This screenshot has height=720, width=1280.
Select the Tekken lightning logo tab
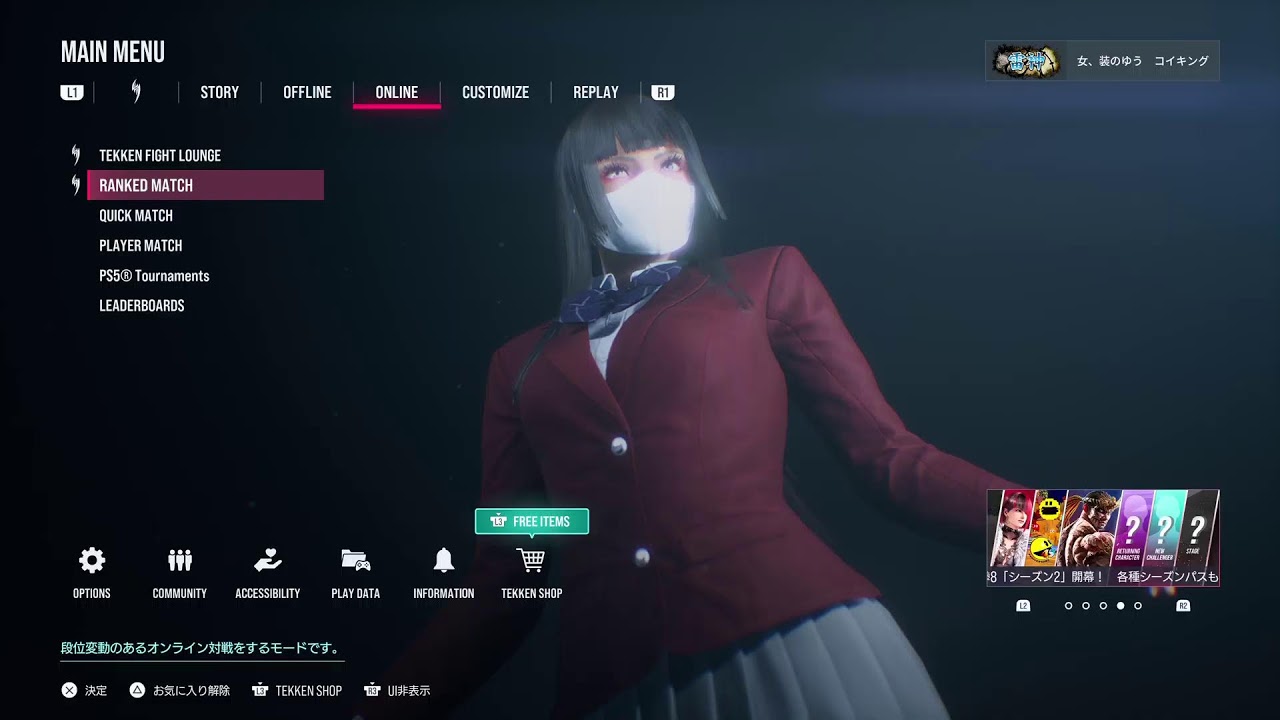[x=137, y=92]
